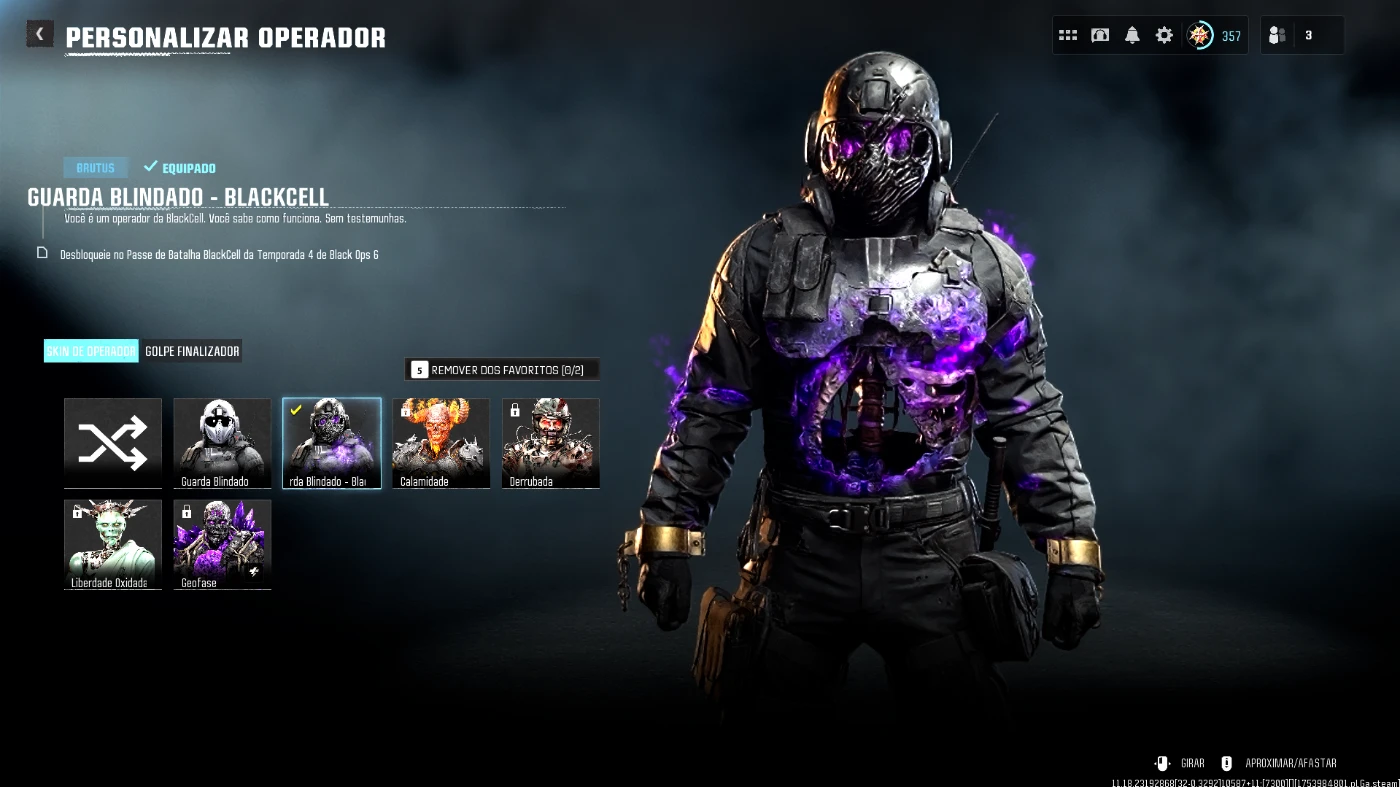Select the shuffle random skin tile
The height and width of the screenshot is (787, 1400).
(x=113, y=443)
